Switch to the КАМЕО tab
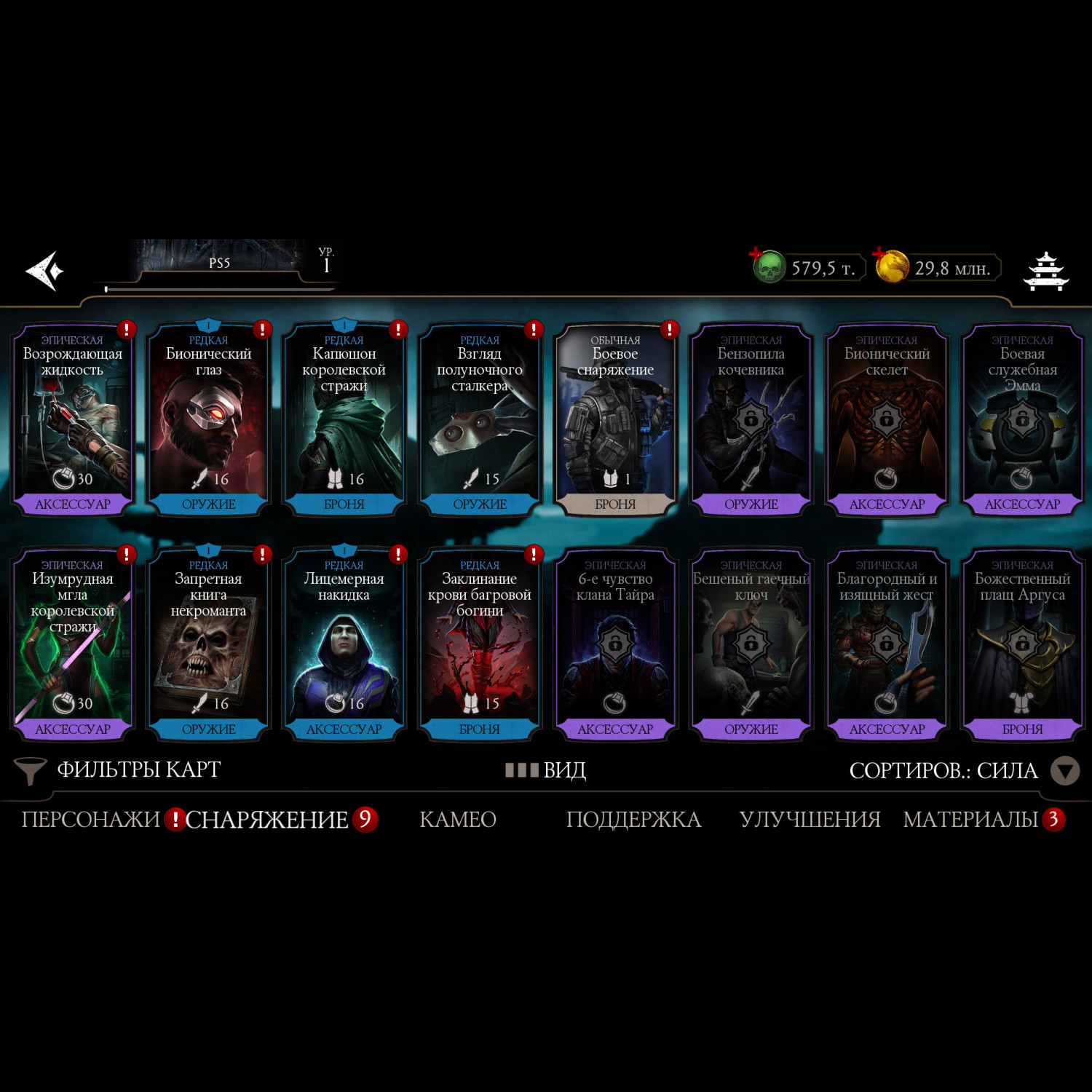This screenshot has width=1092, height=1092. pos(458,820)
